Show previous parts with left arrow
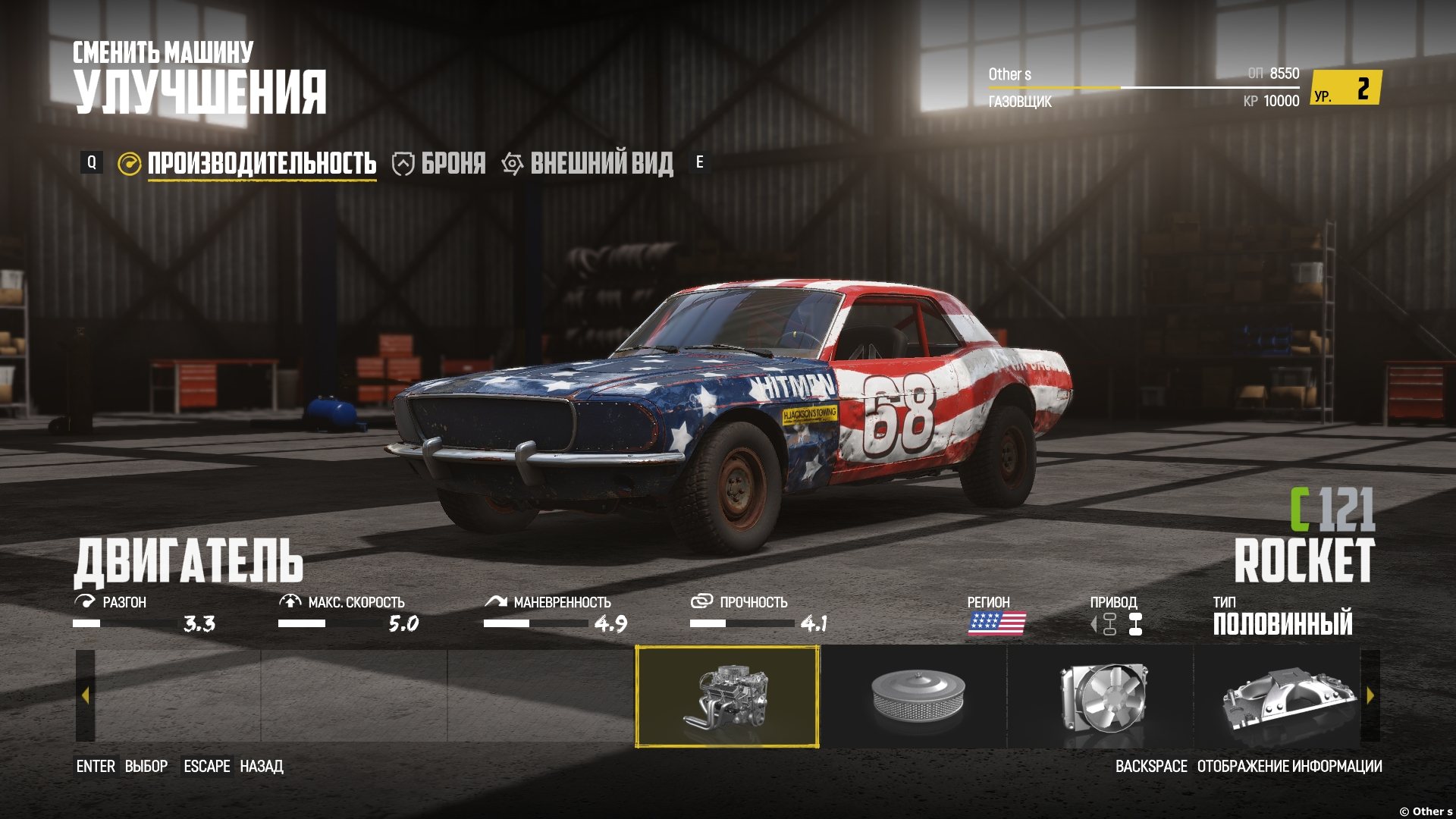 pyautogui.click(x=85, y=695)
